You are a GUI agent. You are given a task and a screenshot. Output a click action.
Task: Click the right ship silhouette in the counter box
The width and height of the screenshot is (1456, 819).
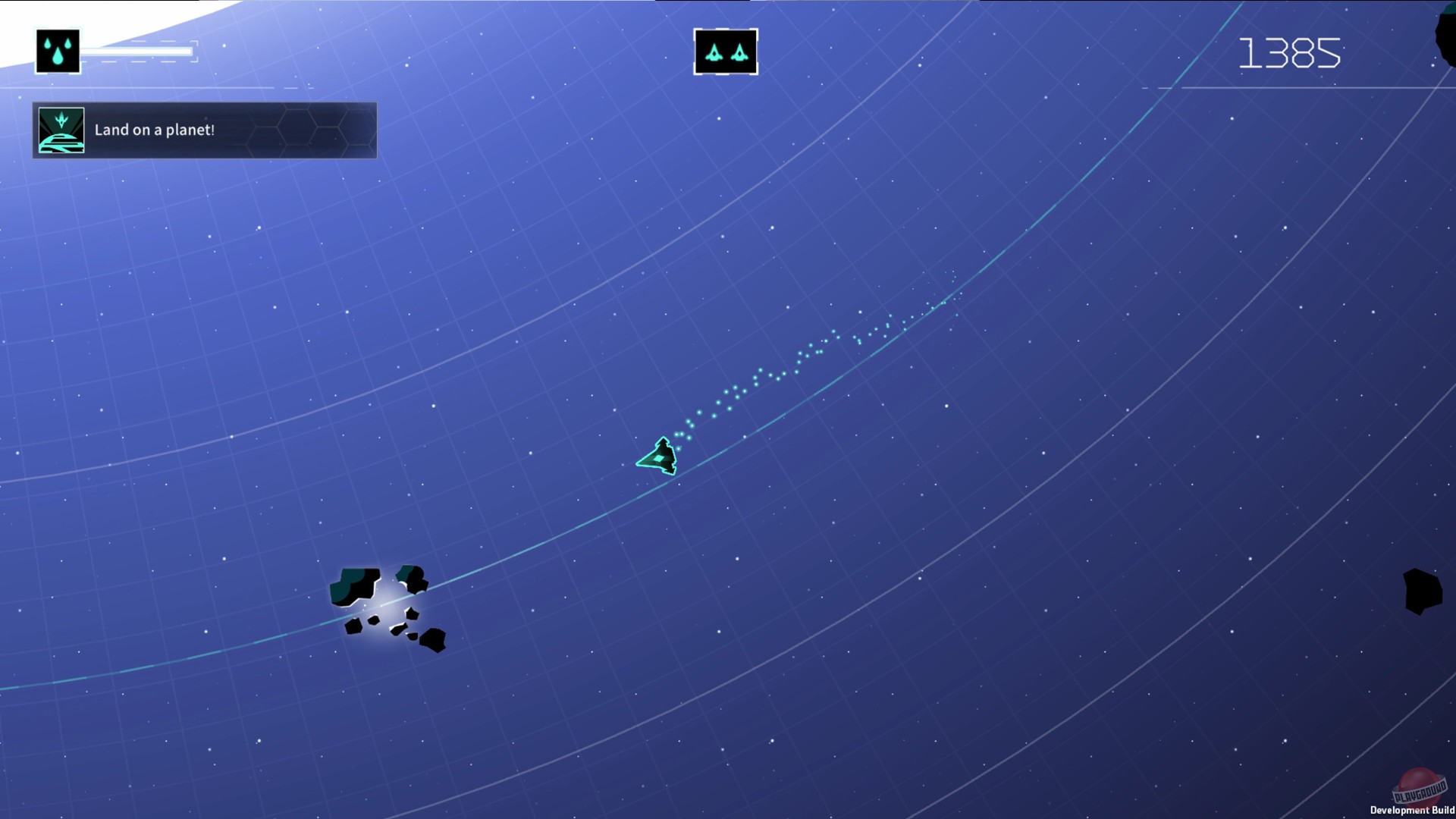[739, 52]
